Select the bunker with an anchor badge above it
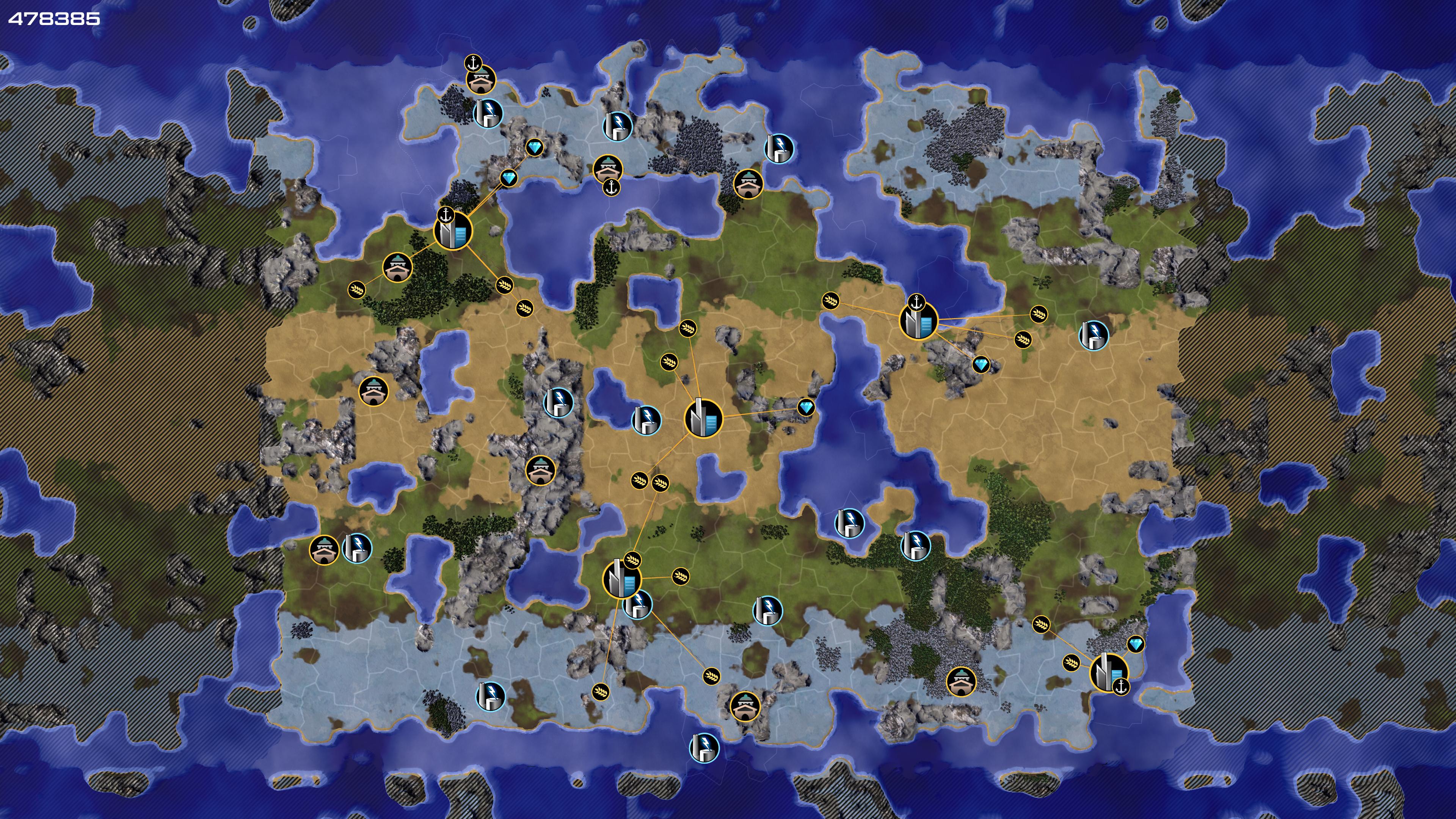Viewport: 1456px width, 819px height. click(481, 80)
